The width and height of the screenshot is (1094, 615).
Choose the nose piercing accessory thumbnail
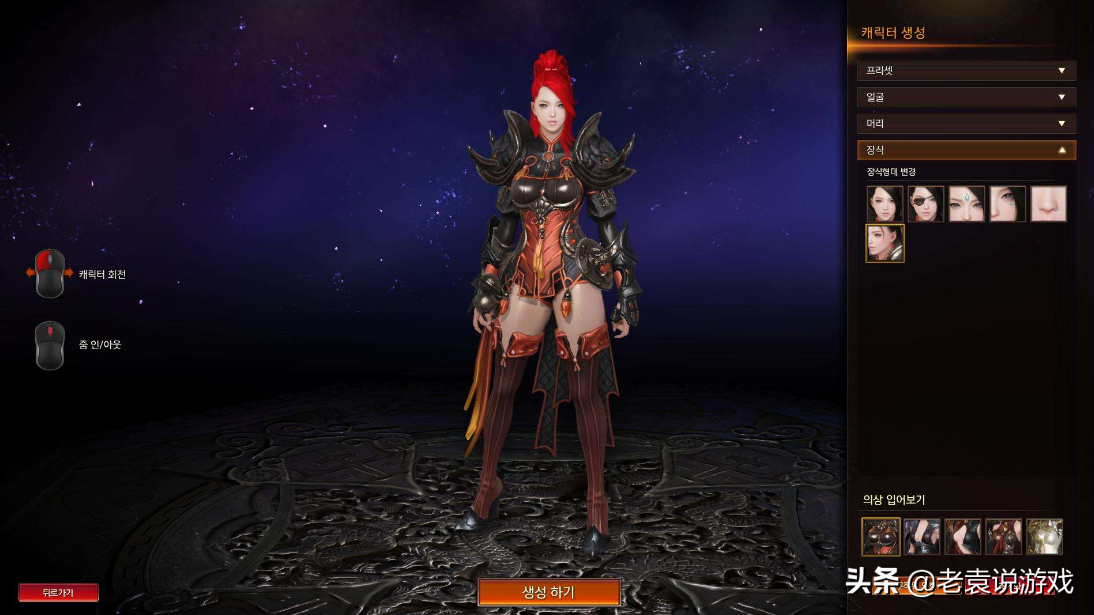1049,204
